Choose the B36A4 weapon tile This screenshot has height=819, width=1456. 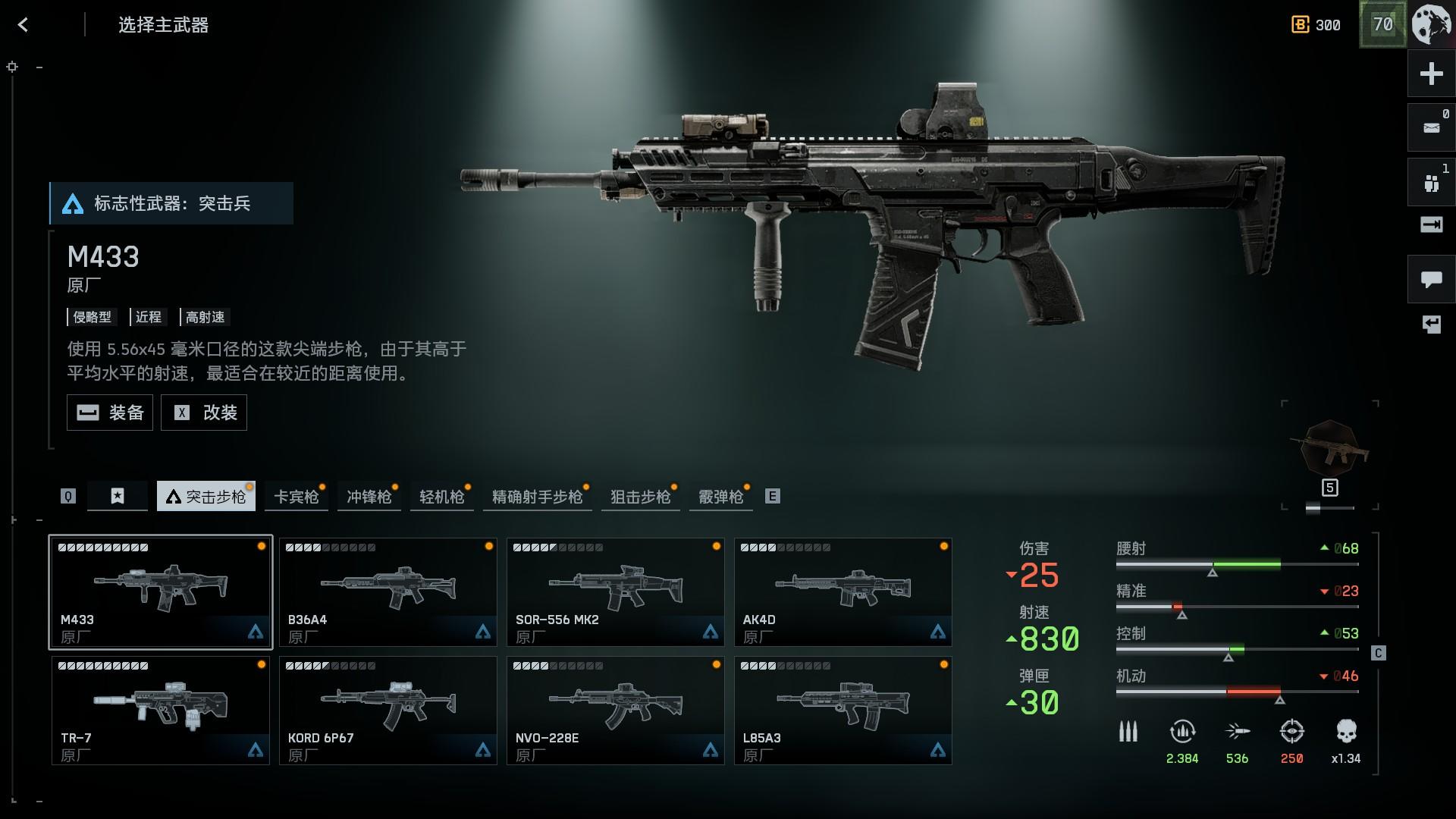(x=388, y=592)
